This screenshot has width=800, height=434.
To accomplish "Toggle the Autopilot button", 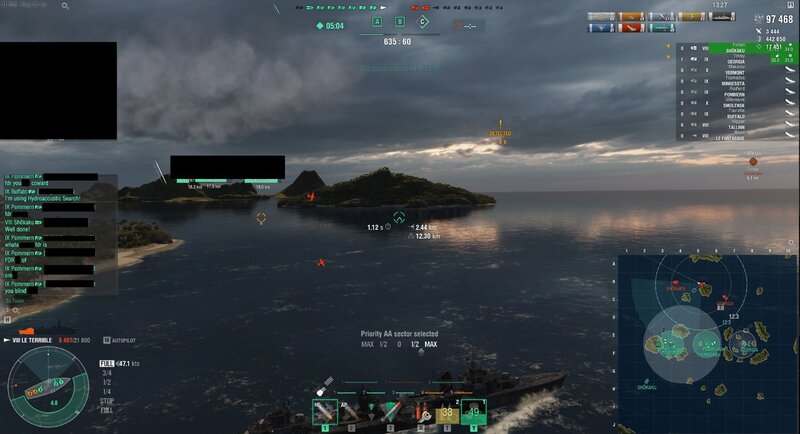I will pos(120,341).
